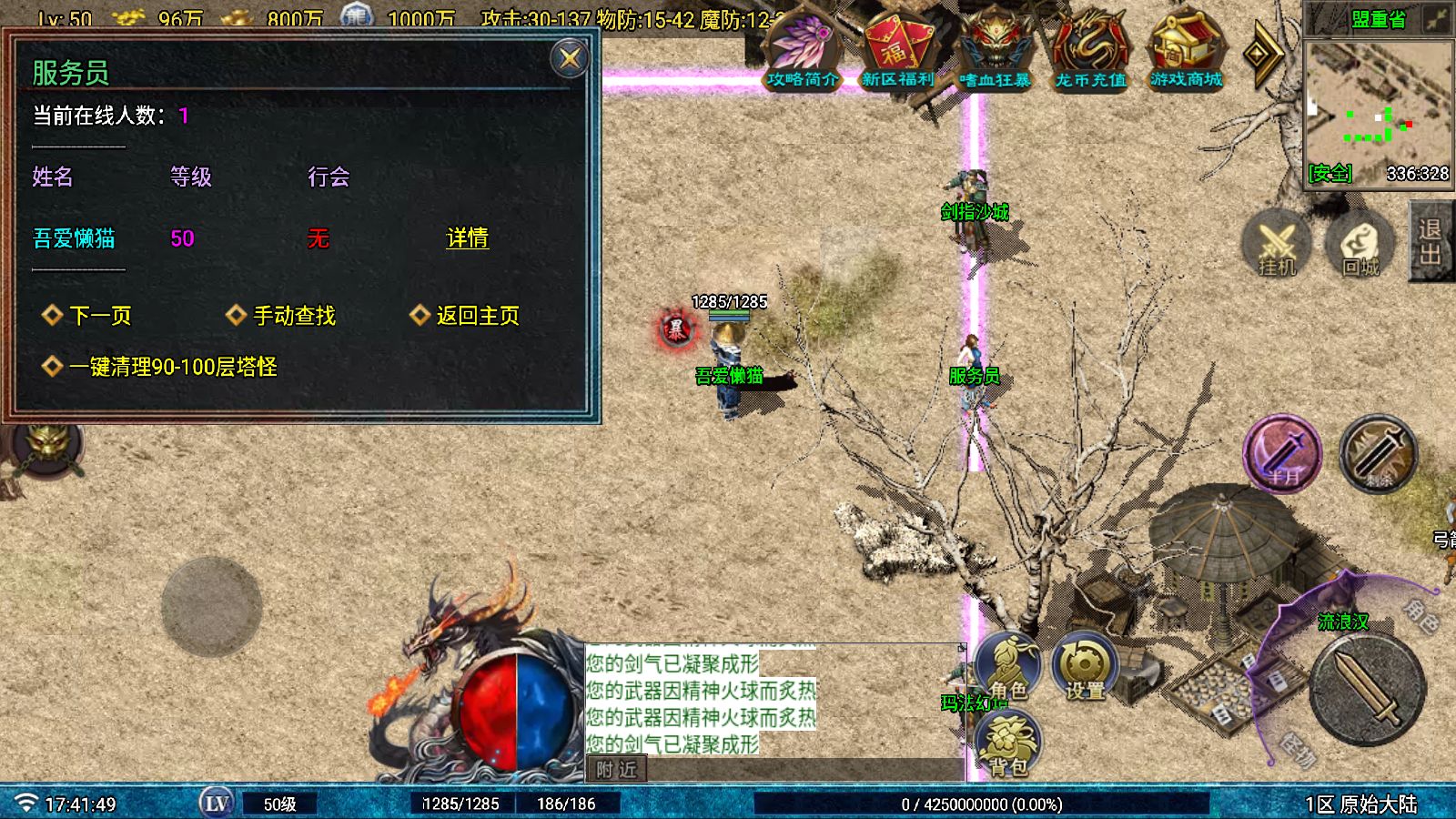Close the 服务员 dialog panel
This screenshot has width=1456, height=819.
tap(570, 59)
